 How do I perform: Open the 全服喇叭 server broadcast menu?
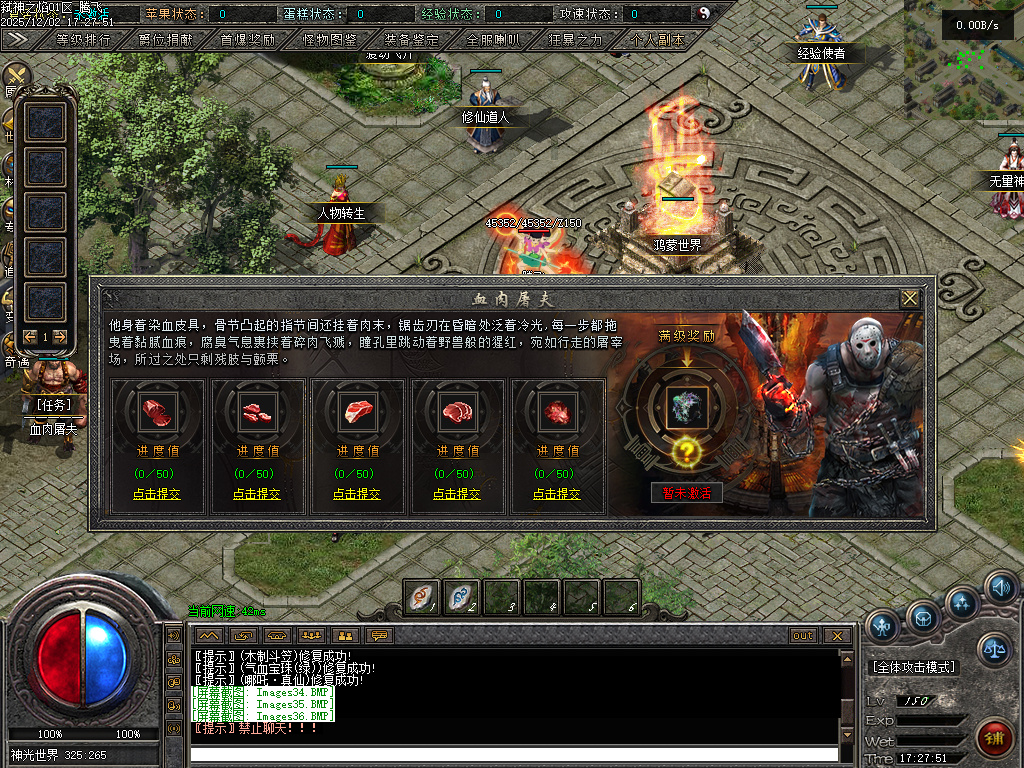coord(494,41)
